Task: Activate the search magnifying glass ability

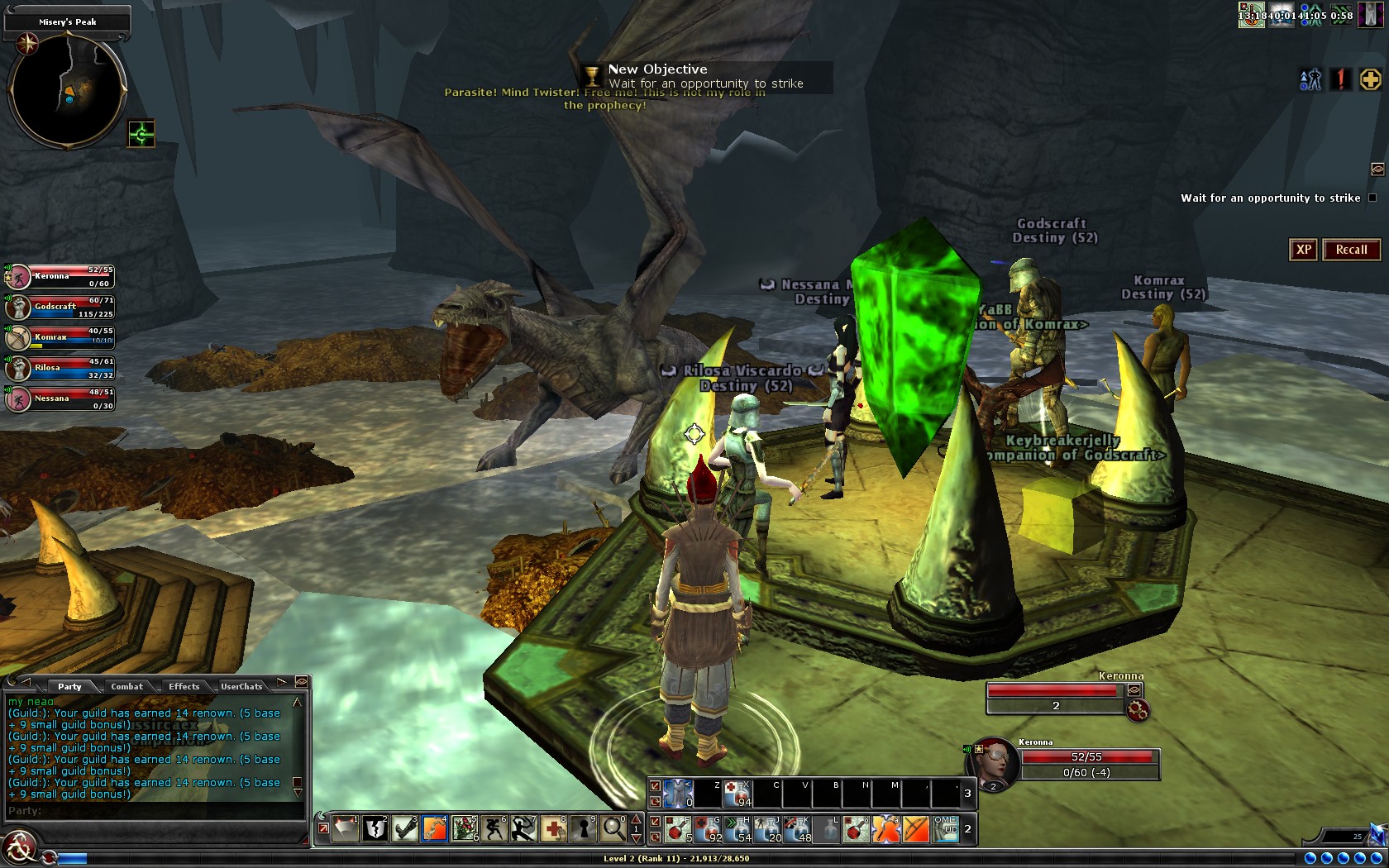Action: 613,828
